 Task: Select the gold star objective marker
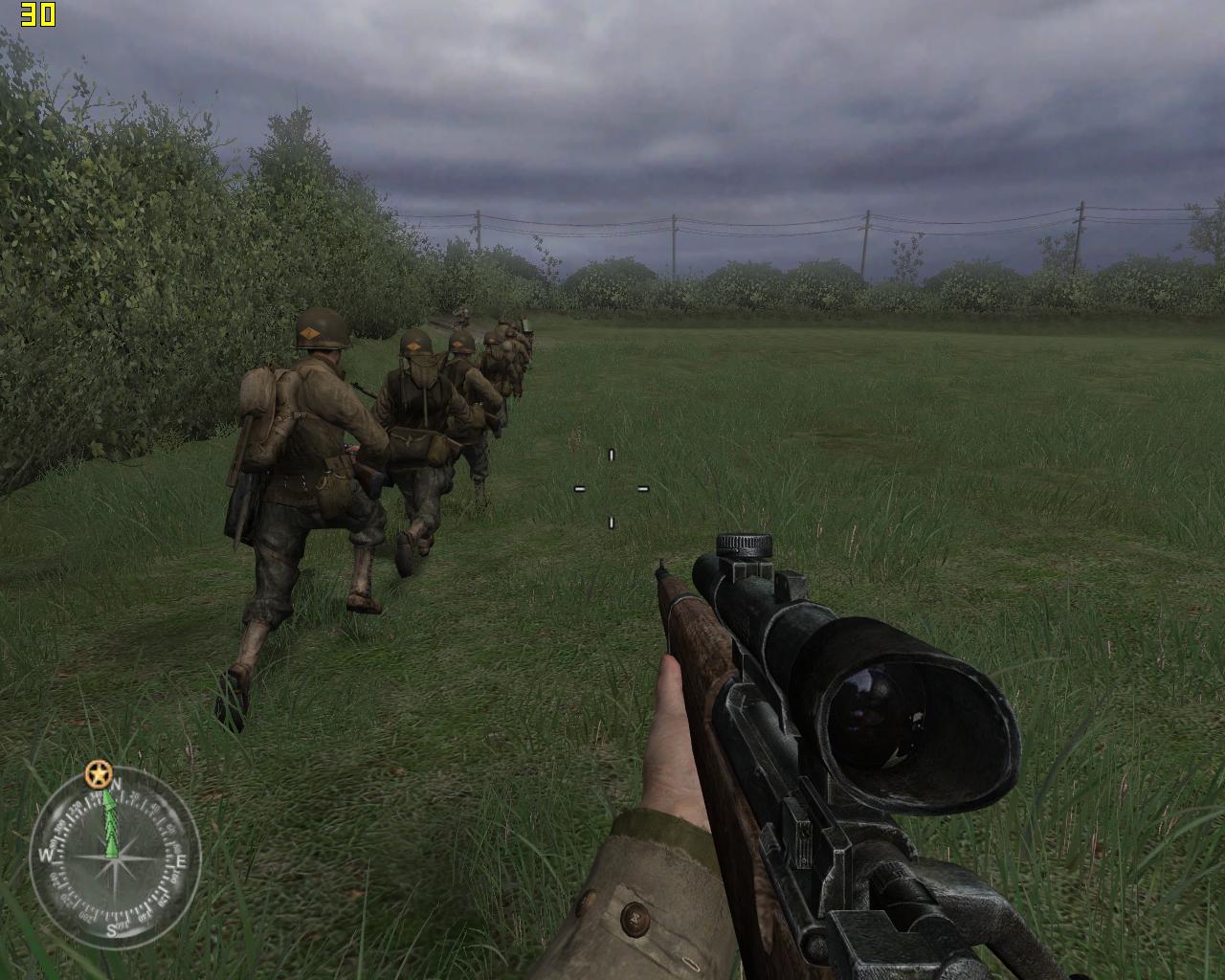(98, 772)
